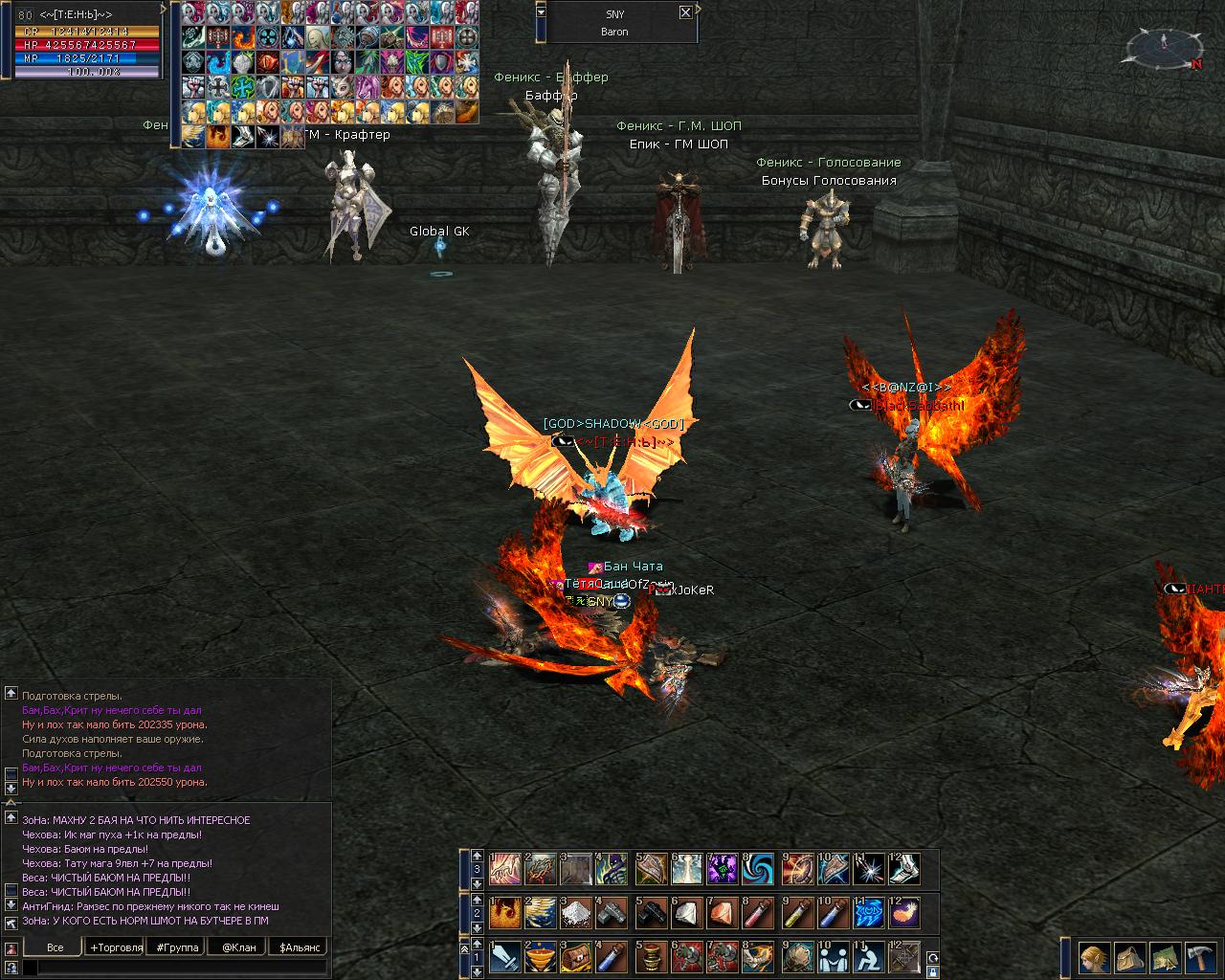Close the SNY target window
The image size is (1225, 980).
click(x=685, y=12)
